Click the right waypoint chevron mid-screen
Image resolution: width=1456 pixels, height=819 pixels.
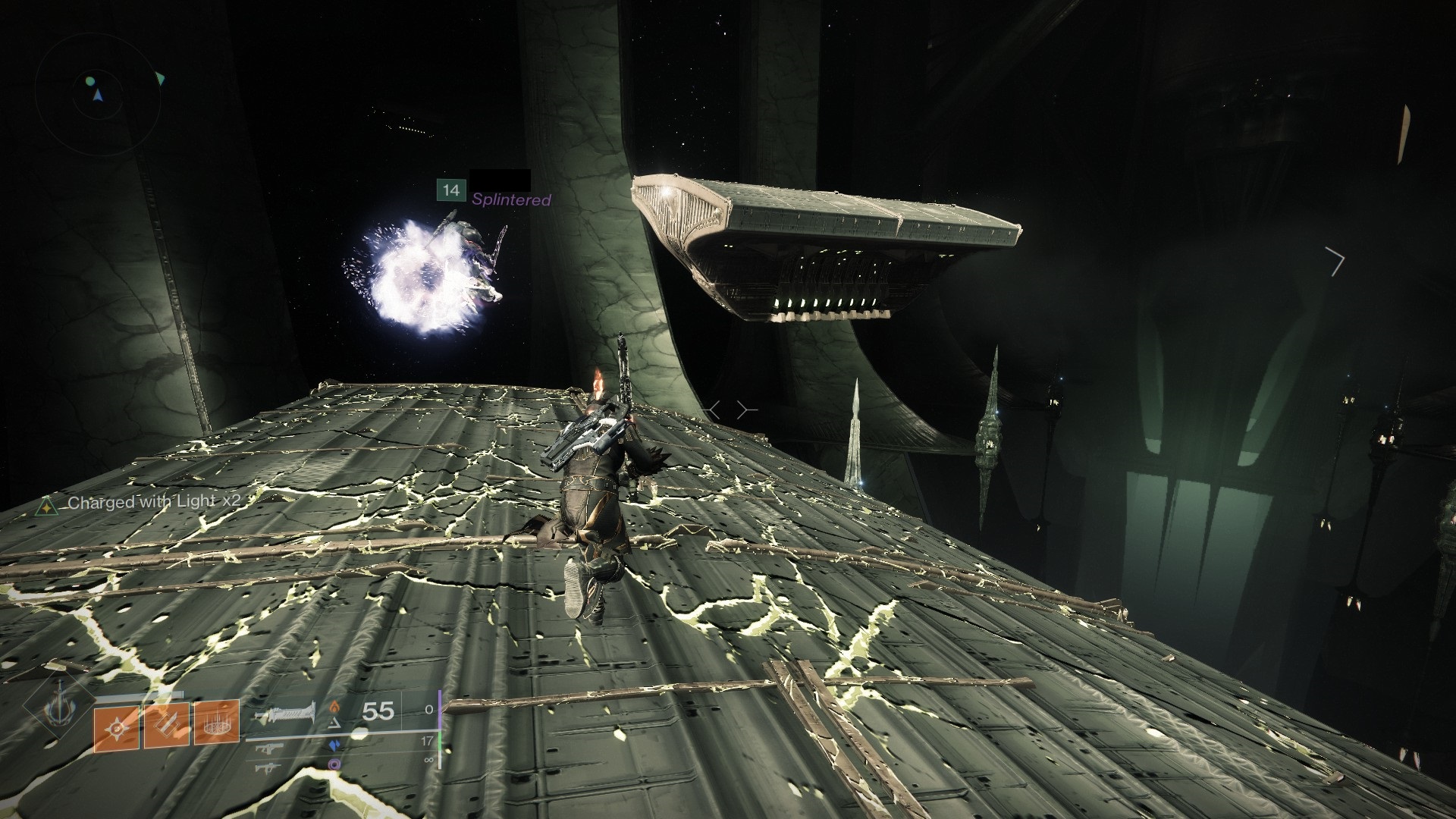pyautogui.click(x=742, y=409)
